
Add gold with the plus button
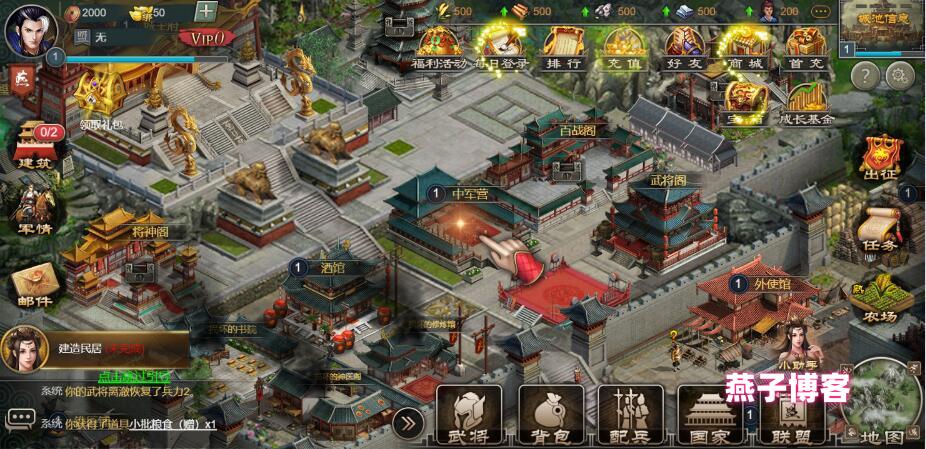point(205,12)
